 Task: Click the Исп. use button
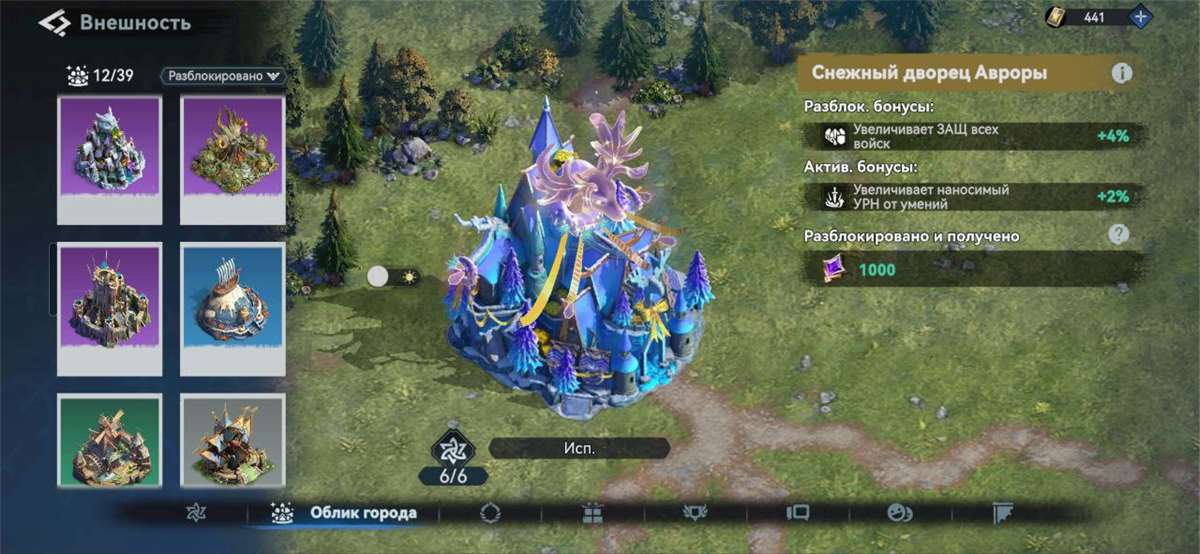coord(579,448)
